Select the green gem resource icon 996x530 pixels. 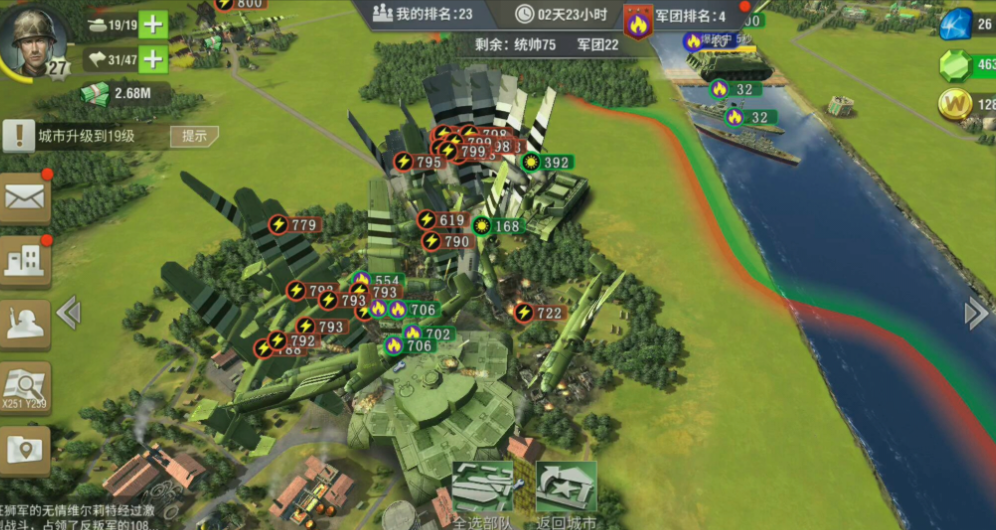pos(956,65)
